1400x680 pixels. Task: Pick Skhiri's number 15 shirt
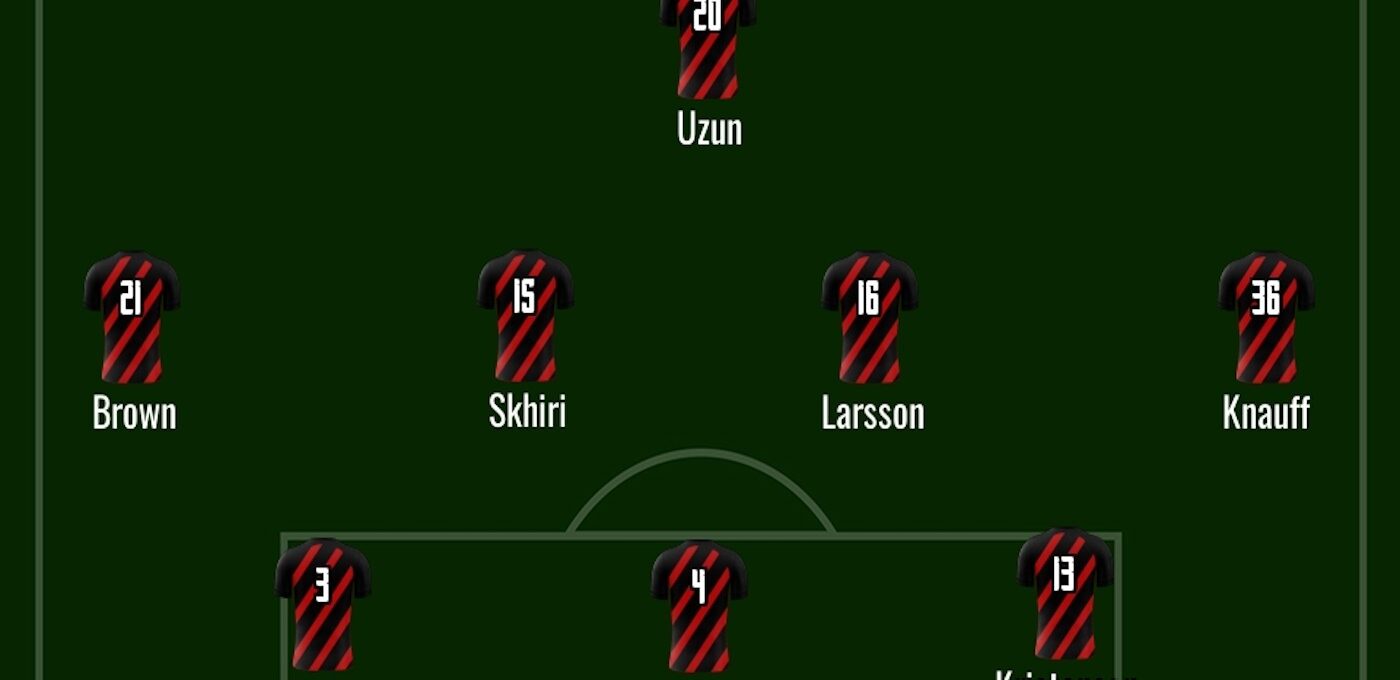[525, 315]
